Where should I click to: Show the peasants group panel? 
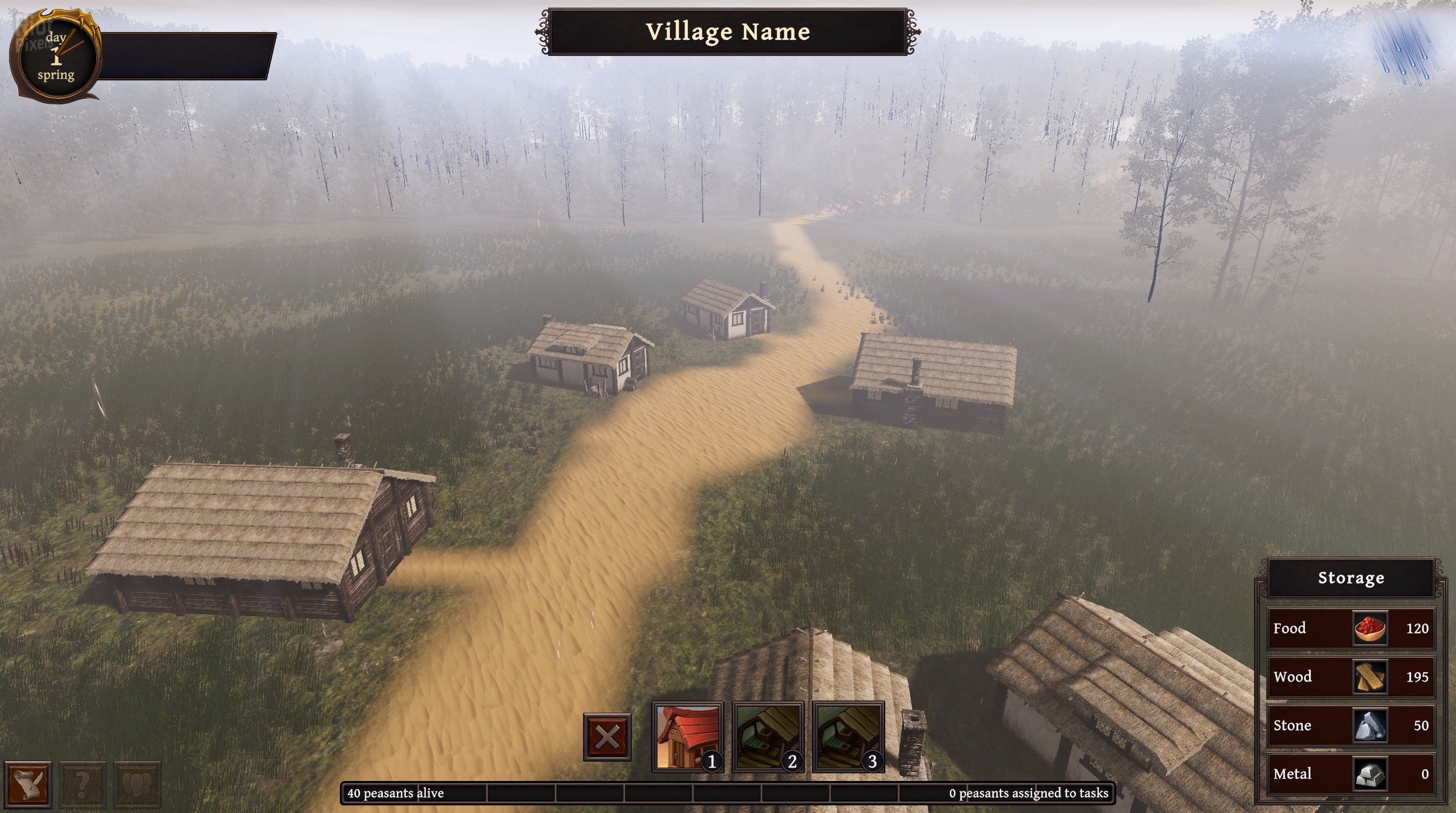pos(137,783)
